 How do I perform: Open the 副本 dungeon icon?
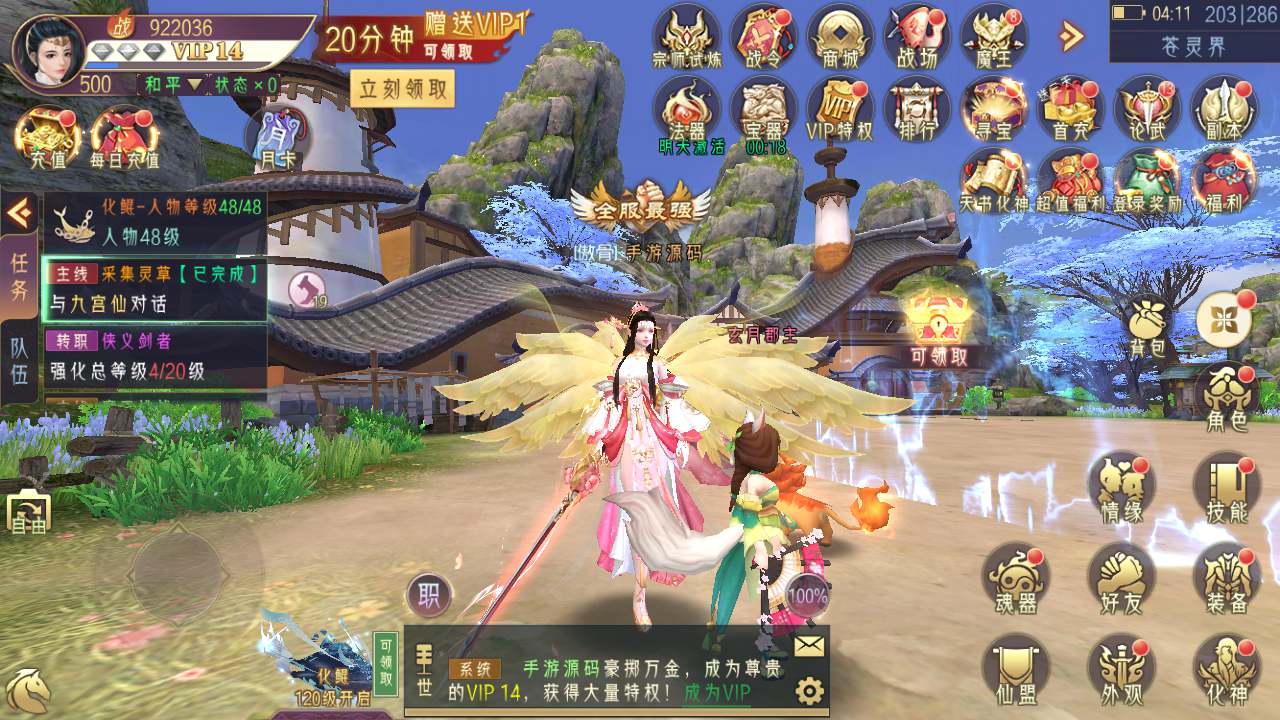(x=1223, y=109)
